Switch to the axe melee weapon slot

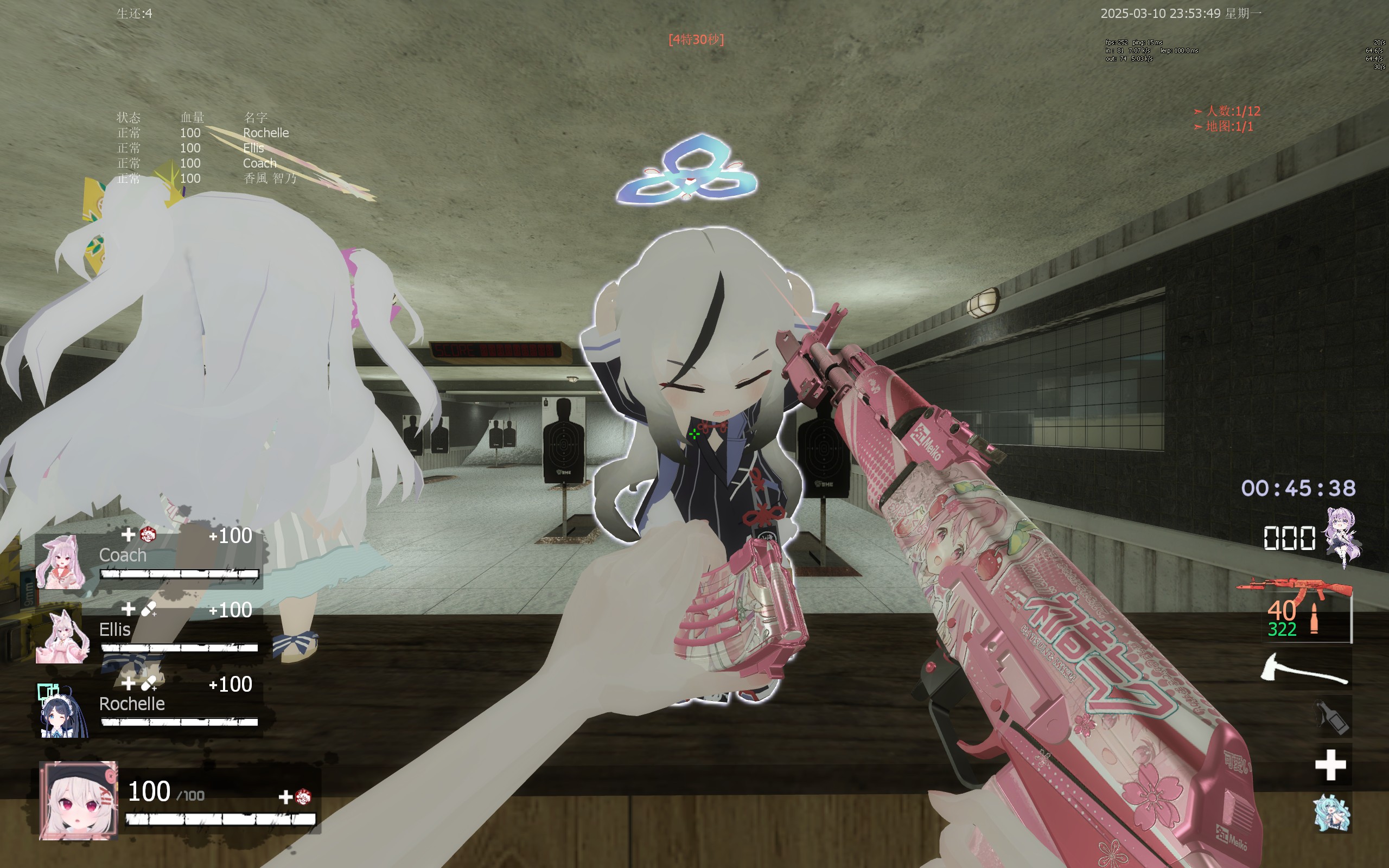tap(1304, 669)
